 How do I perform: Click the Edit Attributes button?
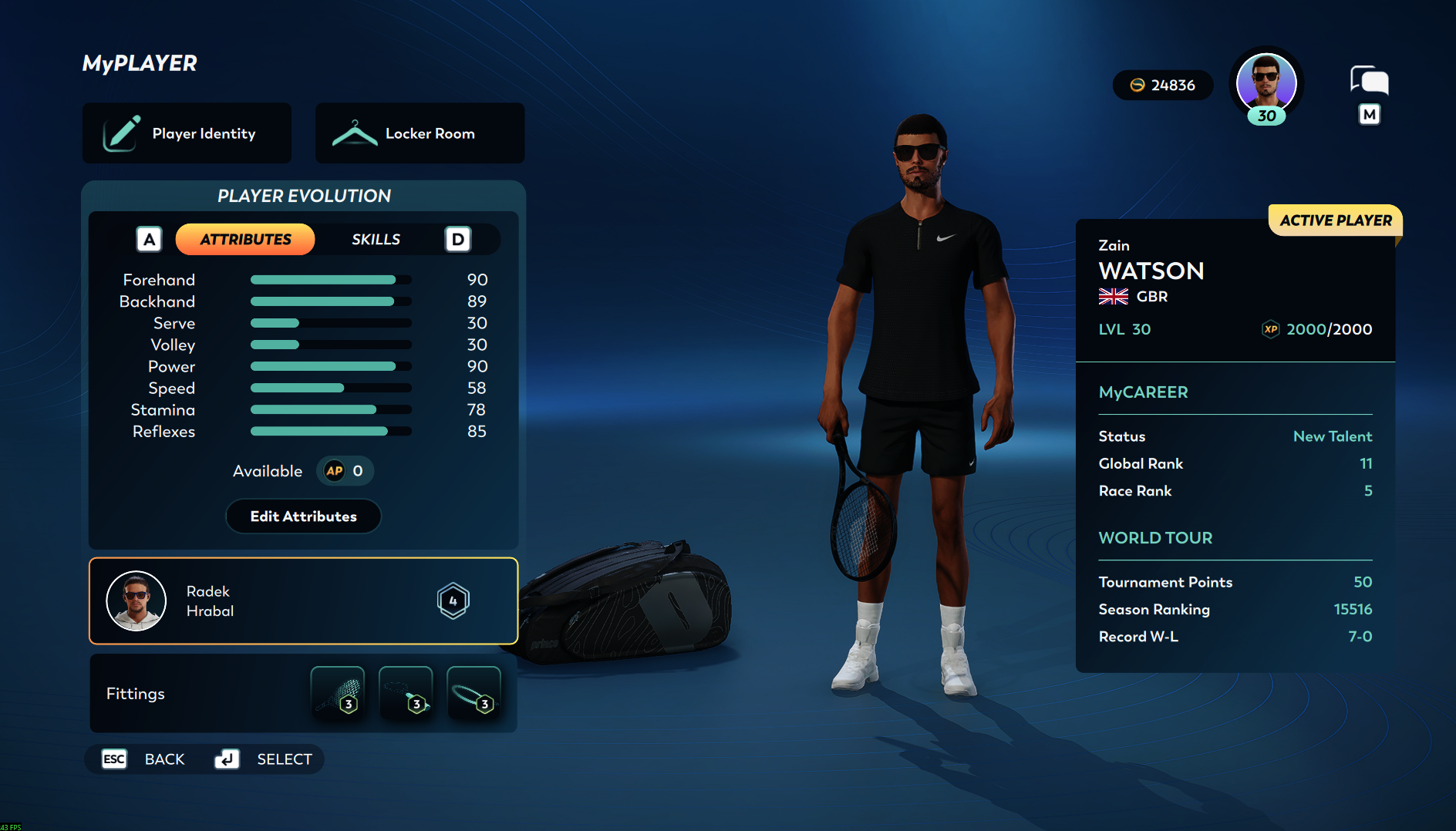[x=303, y=516]
